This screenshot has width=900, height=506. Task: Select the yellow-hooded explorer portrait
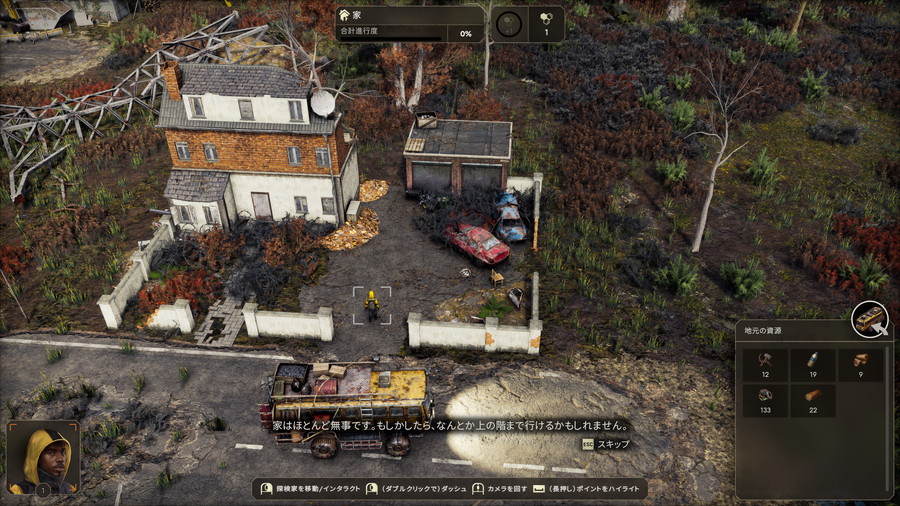[42, 456]
